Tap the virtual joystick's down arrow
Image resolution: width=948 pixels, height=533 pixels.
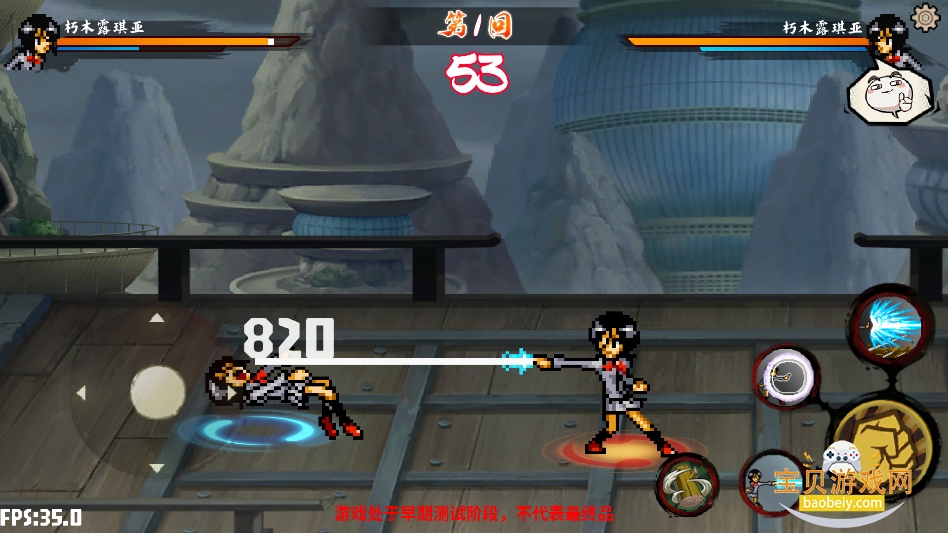(157, 467)
